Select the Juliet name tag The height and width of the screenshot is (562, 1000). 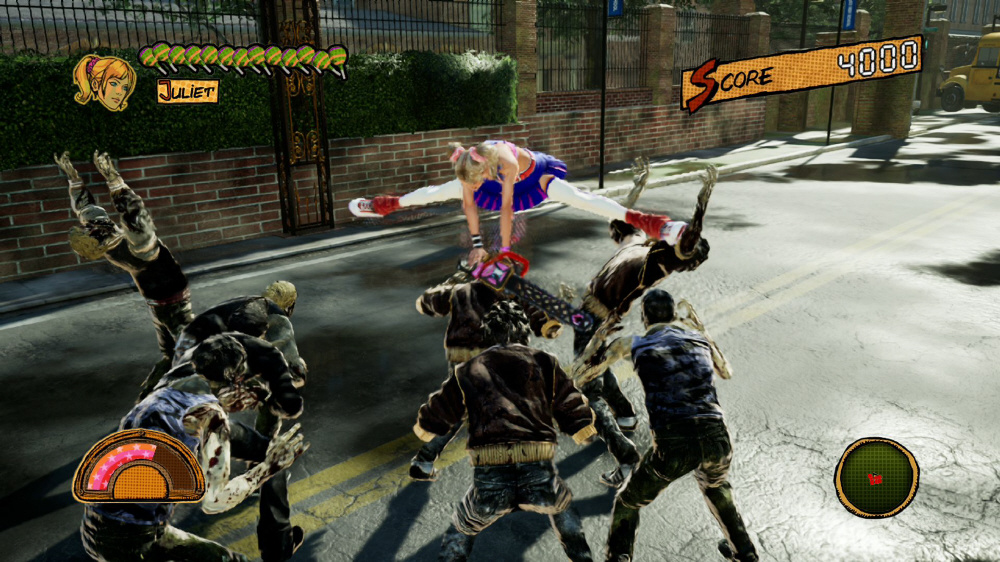point(187,91)
